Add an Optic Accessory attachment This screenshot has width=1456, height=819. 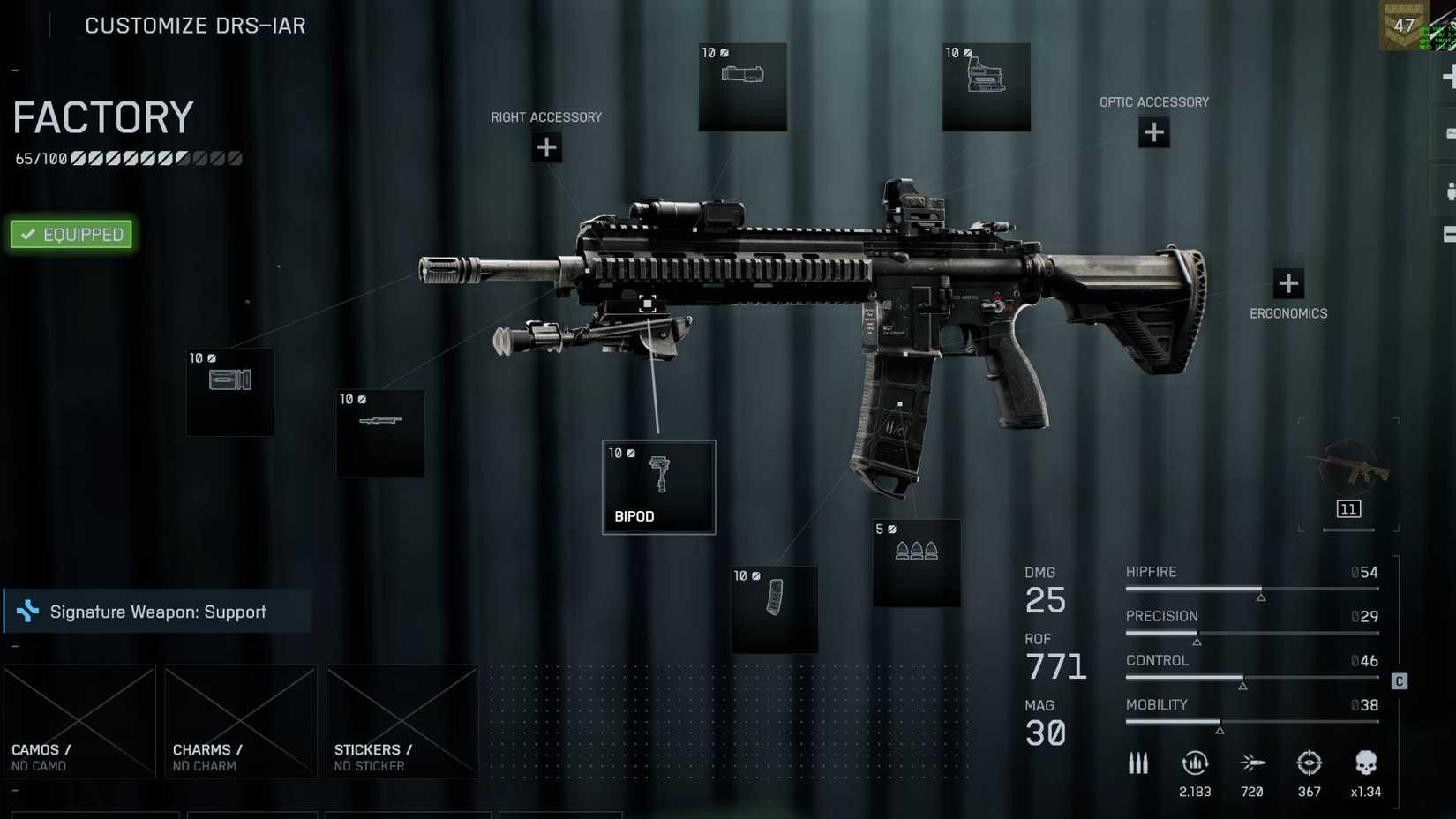1153,132
